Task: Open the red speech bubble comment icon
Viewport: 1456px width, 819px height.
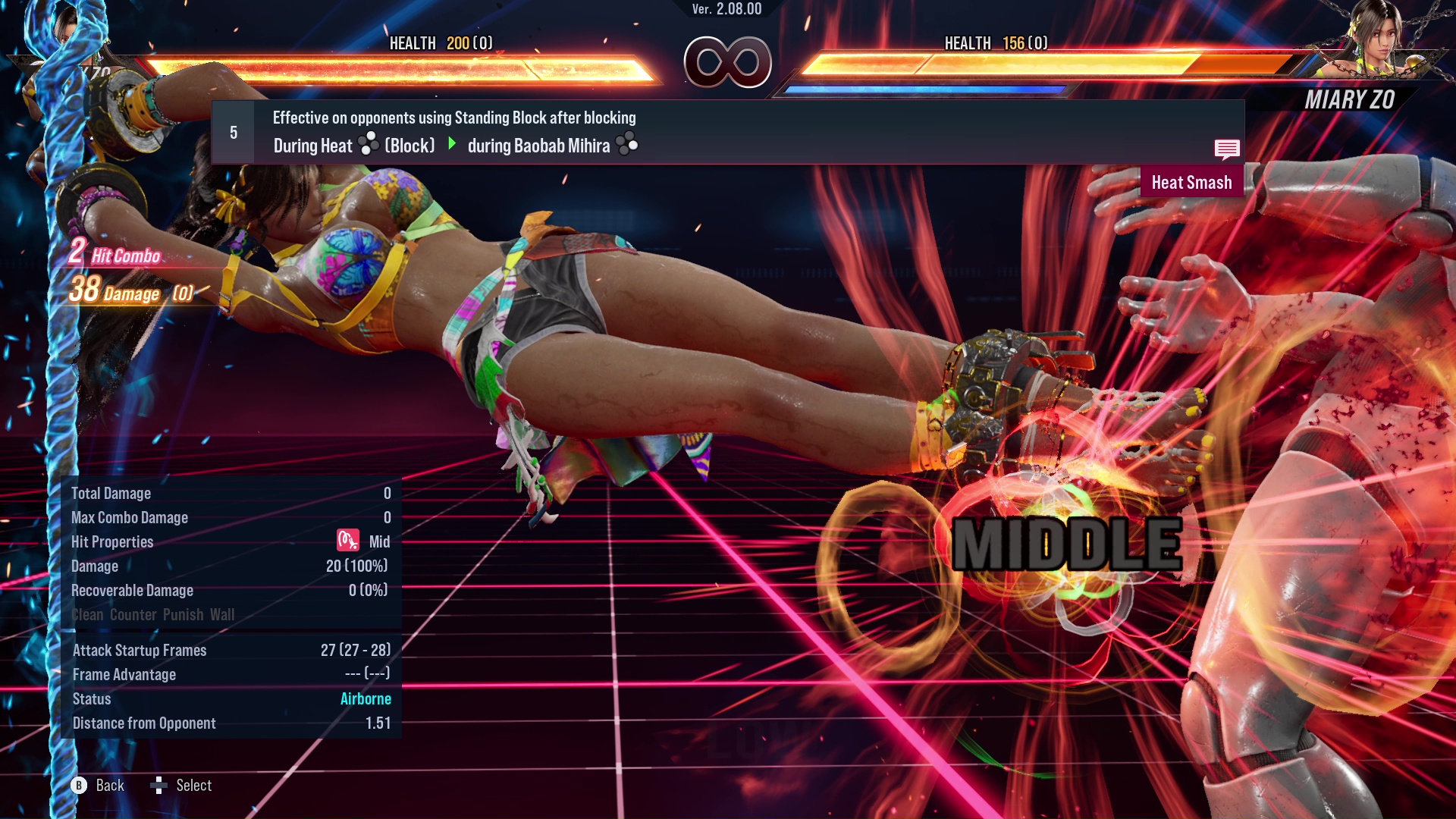Action: point(1226,149)
